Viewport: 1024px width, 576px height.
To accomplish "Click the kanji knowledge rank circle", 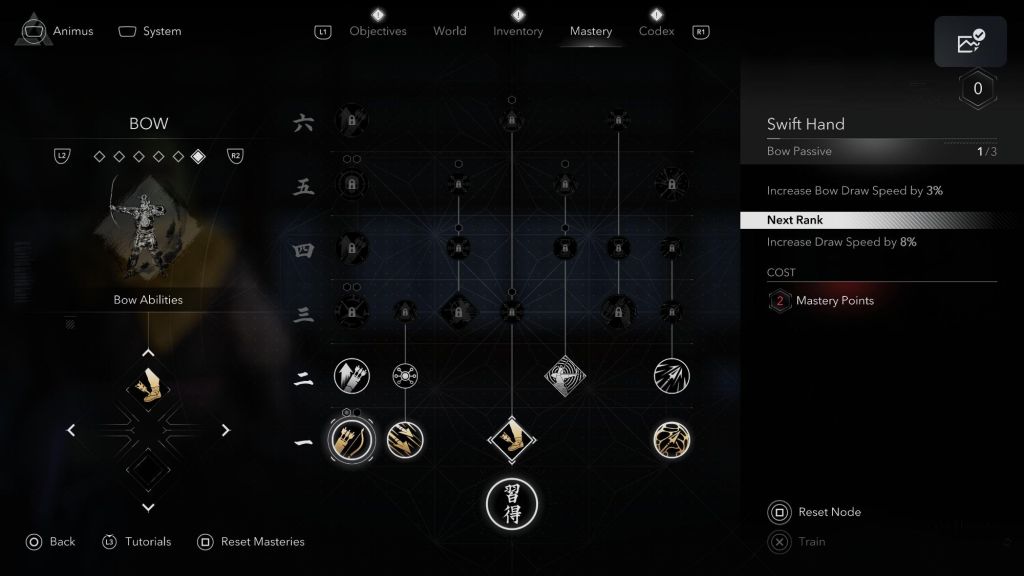I will 512,503.
